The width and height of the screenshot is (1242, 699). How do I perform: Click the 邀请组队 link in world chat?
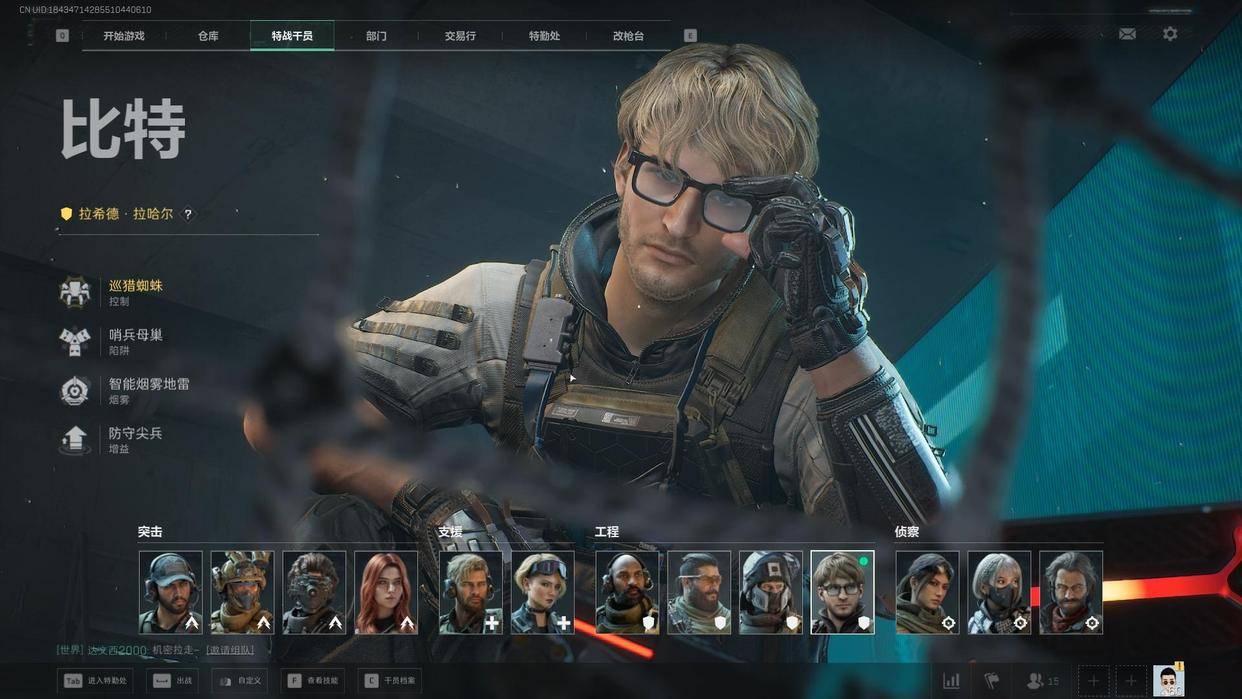pos(230,650)
